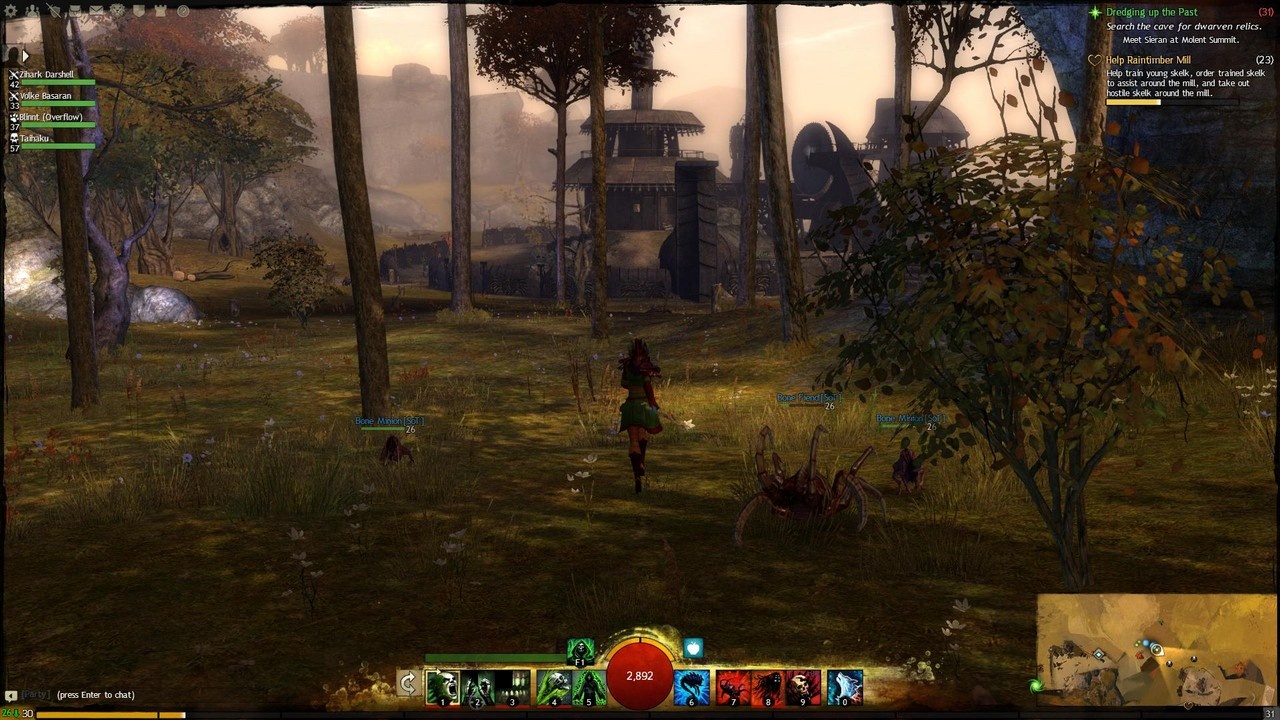Select party member Taihaku

click(34, 138)
